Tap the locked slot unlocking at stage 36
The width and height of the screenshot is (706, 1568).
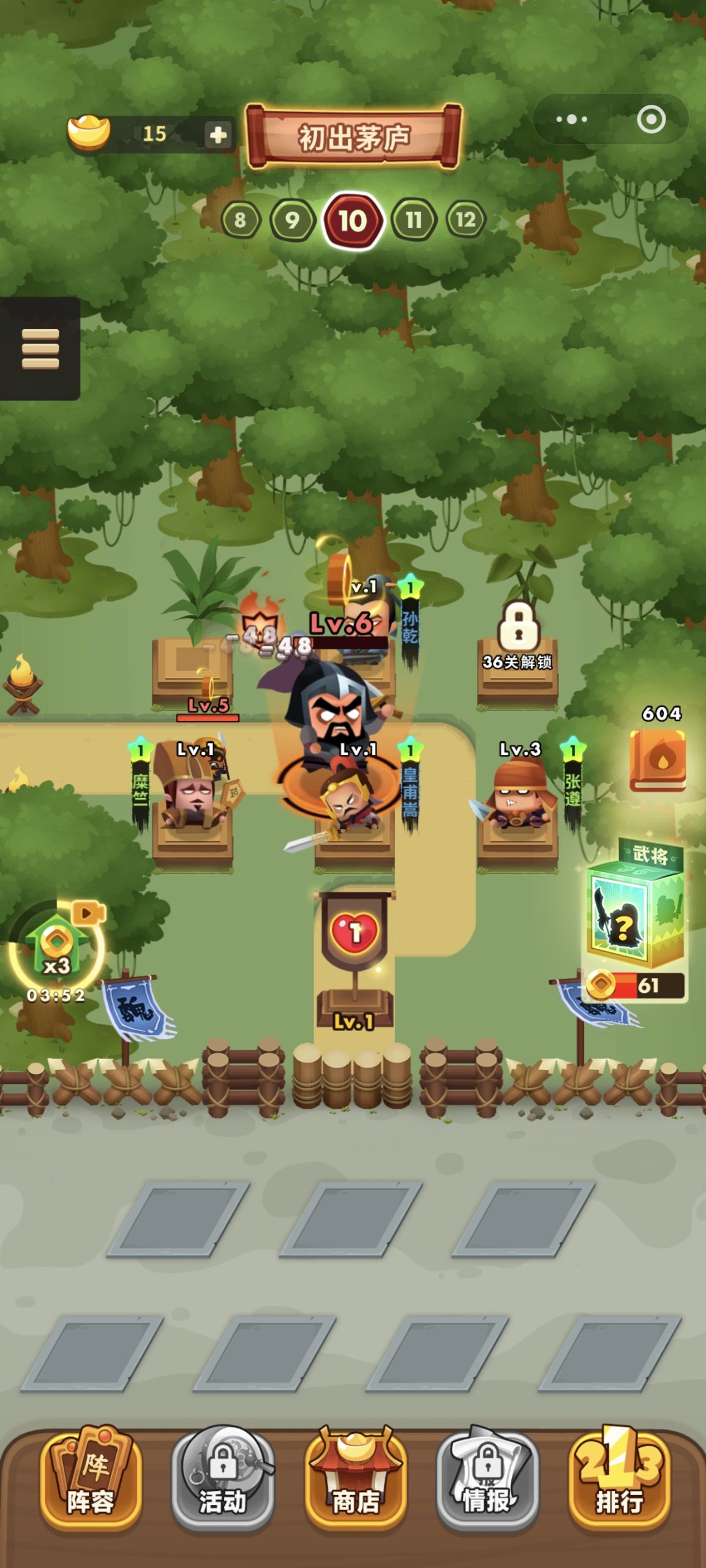517,649
